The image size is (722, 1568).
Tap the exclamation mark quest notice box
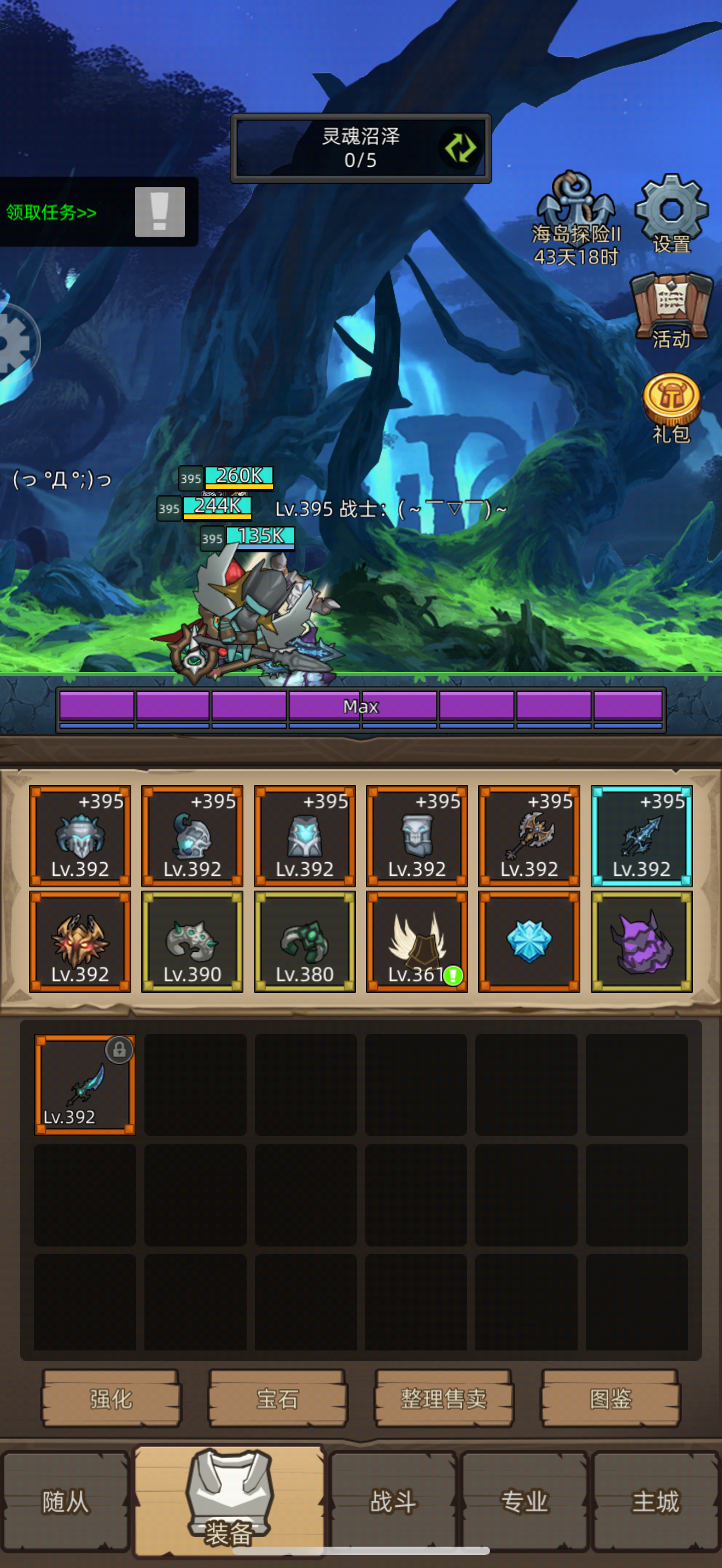[160, 213]
